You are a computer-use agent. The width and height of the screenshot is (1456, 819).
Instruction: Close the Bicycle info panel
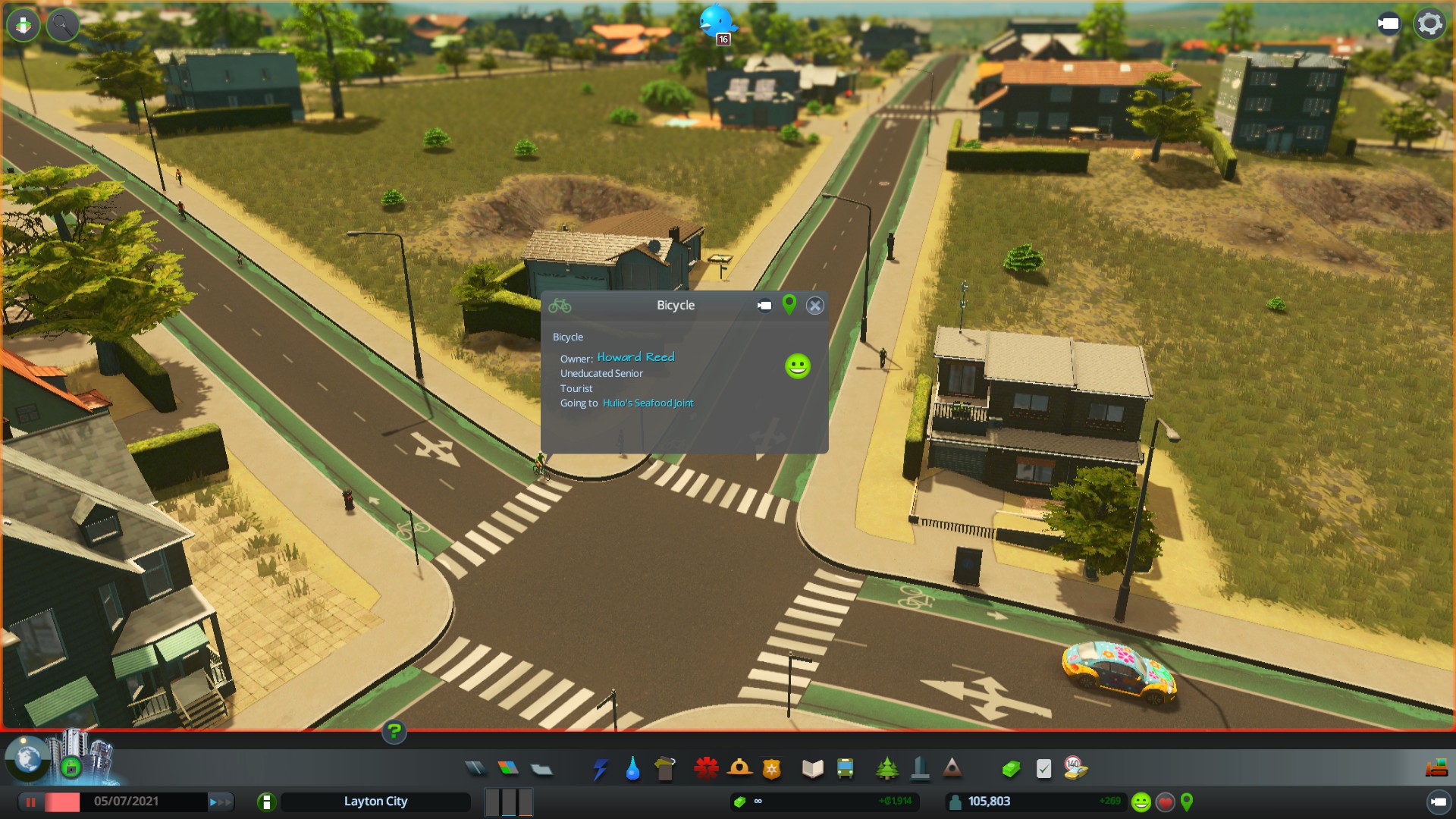[814, 306]
